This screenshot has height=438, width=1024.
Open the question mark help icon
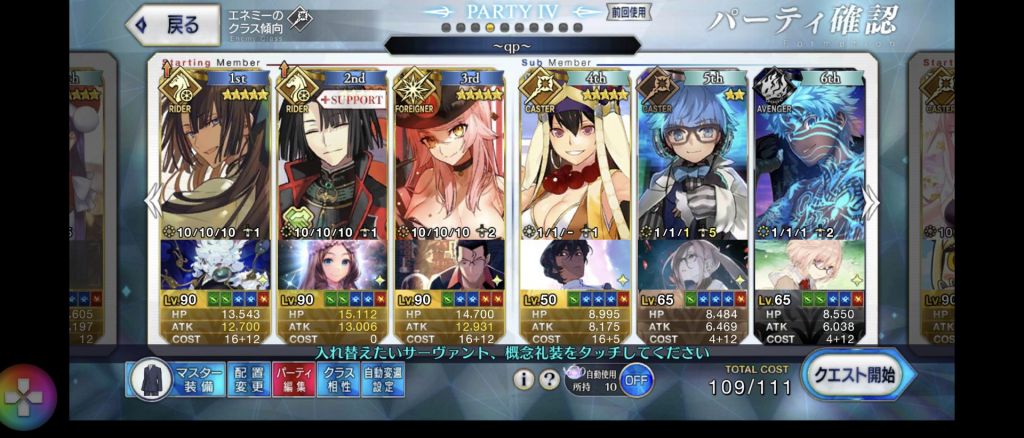tap(548, 379)
